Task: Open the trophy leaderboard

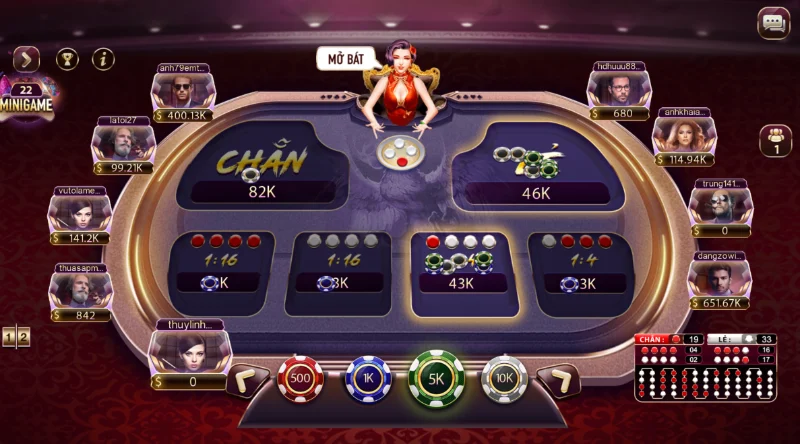Action: point(67,59)
